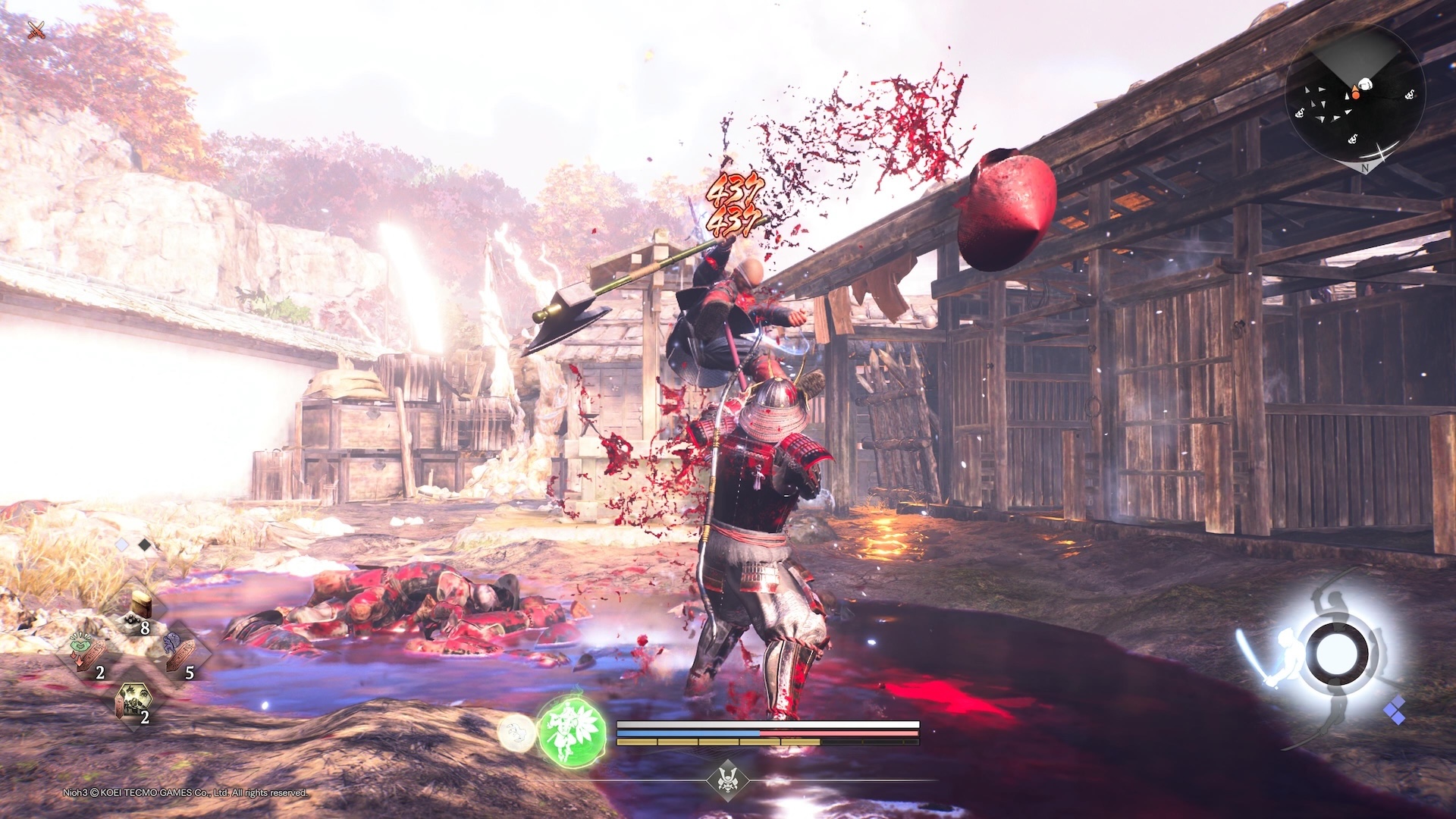Use the hexagonal scroll talisman item
1456x819 pixels.
pyautogui.click(x=133, y=701)
